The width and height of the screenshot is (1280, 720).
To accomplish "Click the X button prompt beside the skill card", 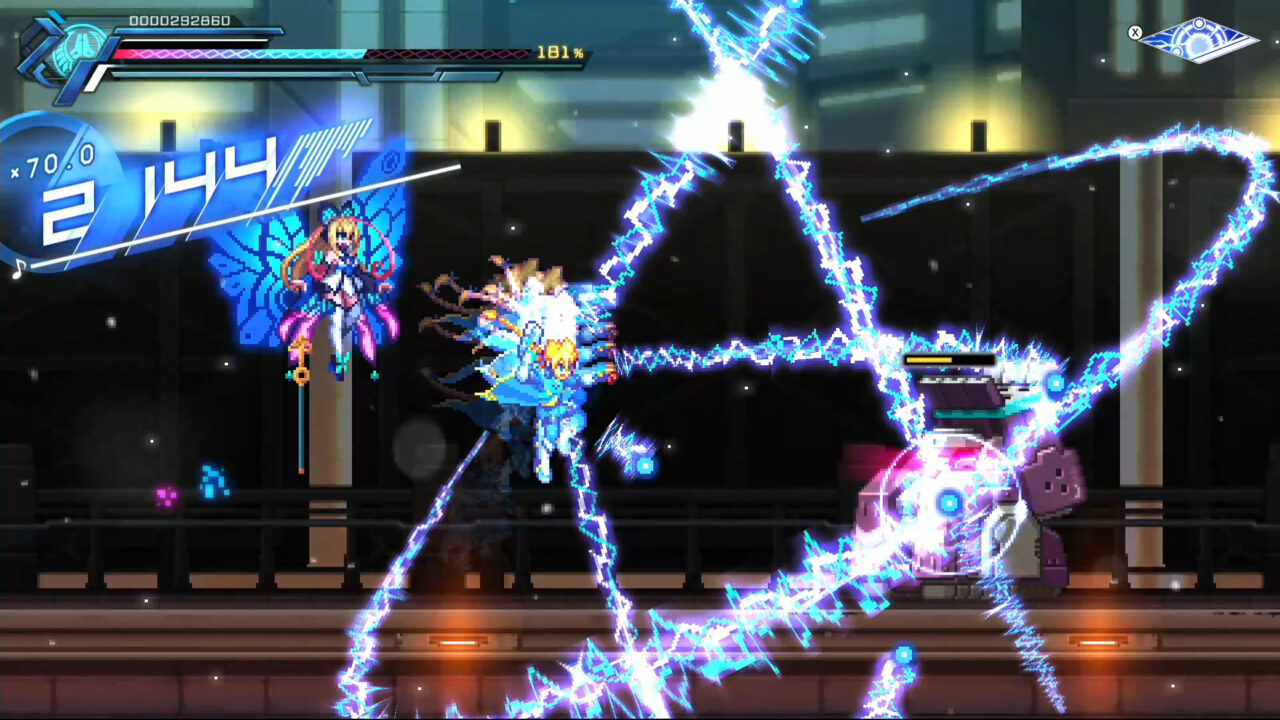I will [x=1135, y=32].
